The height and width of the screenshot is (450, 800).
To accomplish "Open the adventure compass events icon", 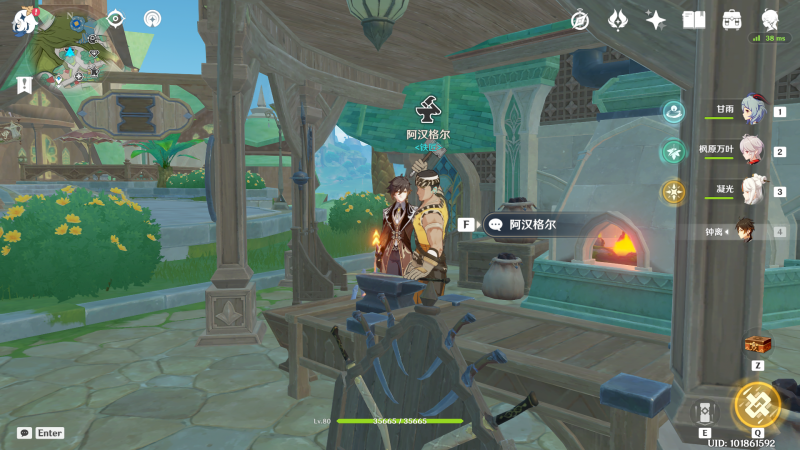I will coord(580,19).
